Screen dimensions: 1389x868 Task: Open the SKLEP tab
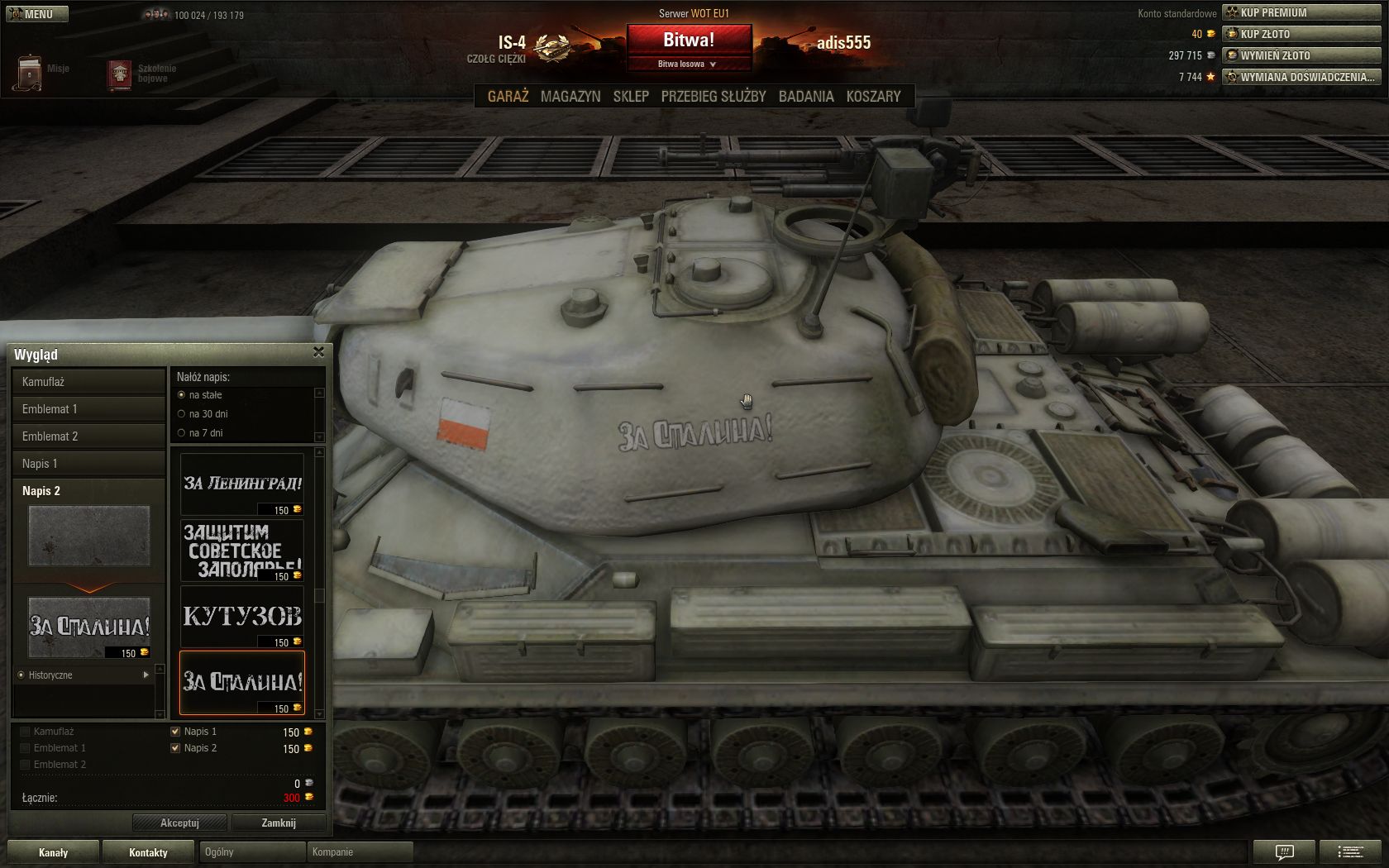[631, 97]
